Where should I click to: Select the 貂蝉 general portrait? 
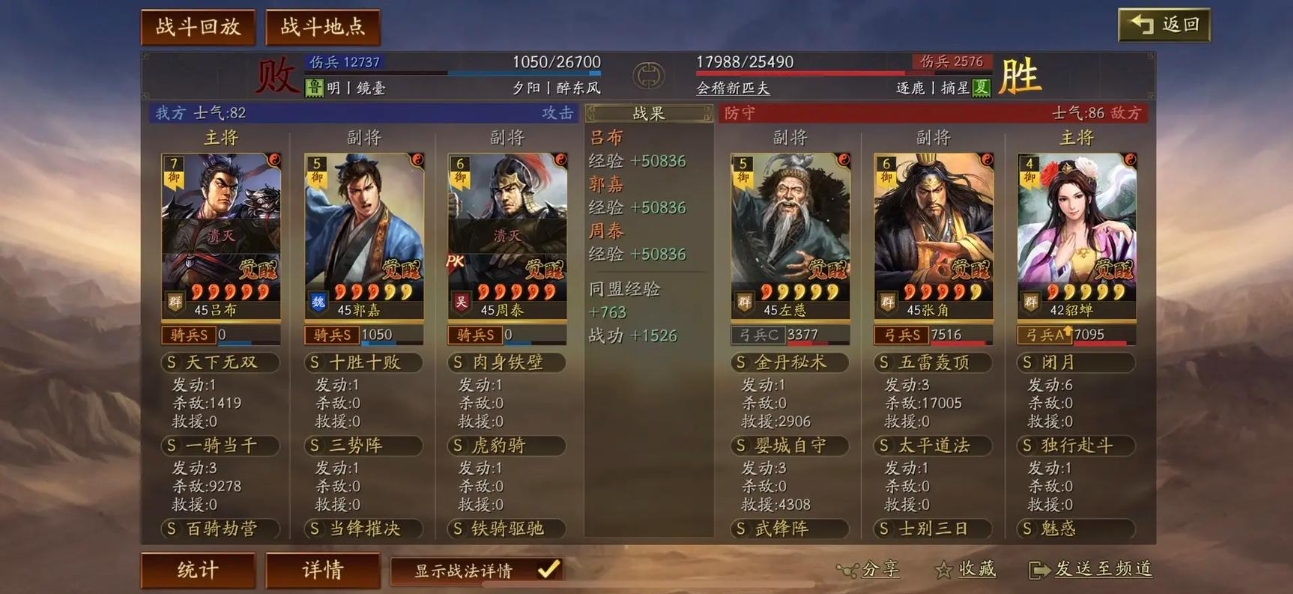(1077, 230)
